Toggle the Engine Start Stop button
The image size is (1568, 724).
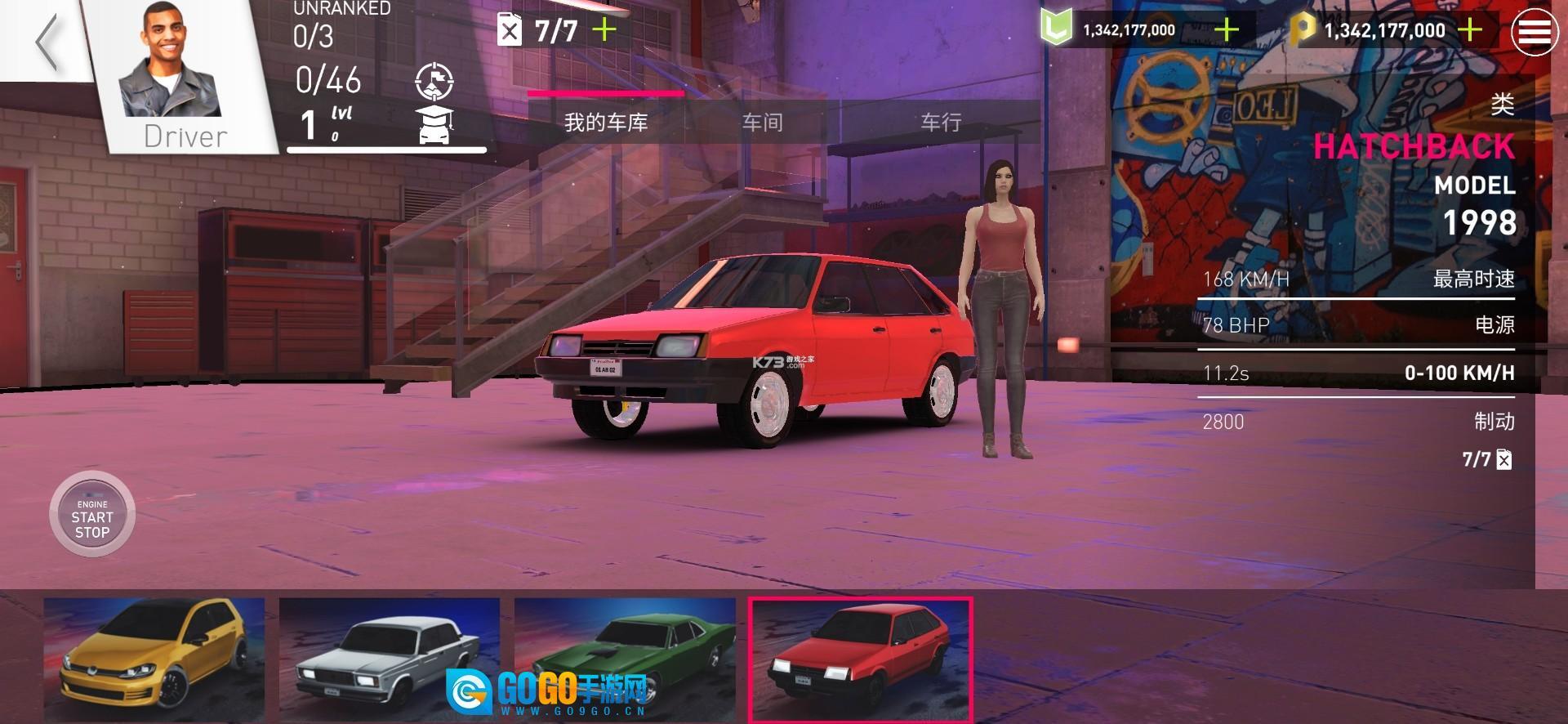[x=92, y=516]
